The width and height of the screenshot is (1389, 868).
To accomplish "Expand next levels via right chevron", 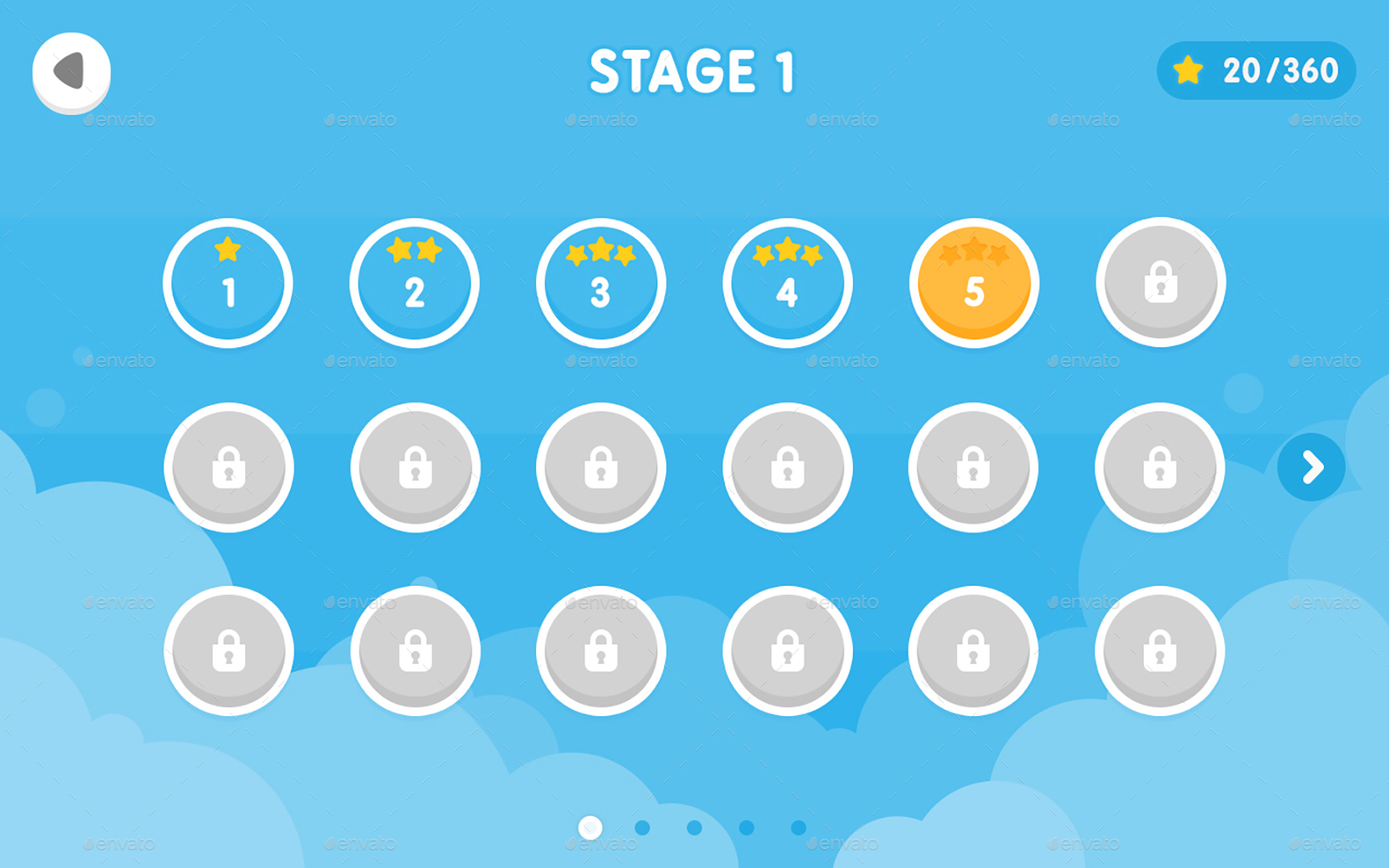I will 1311,468.
